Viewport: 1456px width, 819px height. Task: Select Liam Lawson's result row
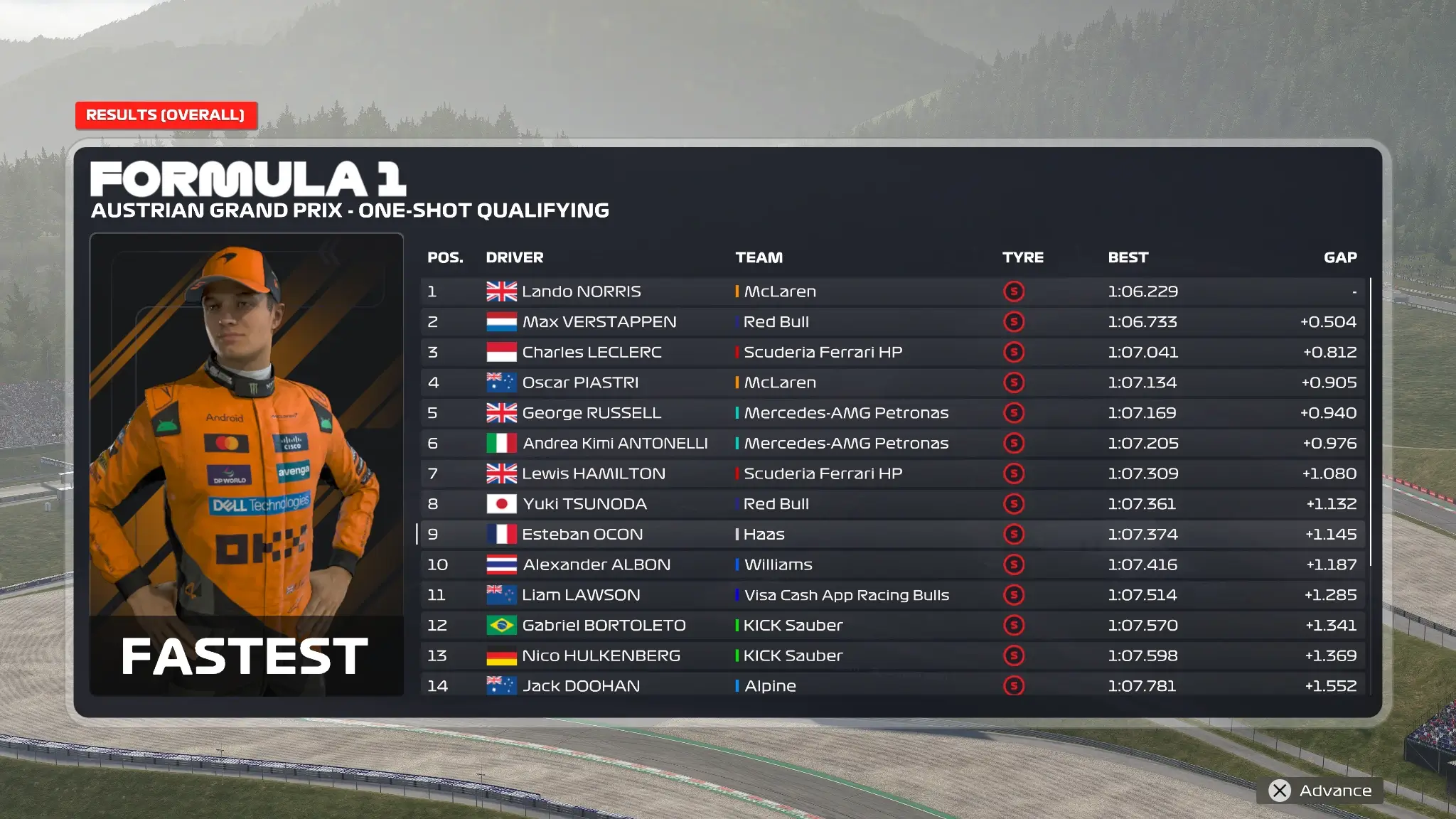(892, 595)
